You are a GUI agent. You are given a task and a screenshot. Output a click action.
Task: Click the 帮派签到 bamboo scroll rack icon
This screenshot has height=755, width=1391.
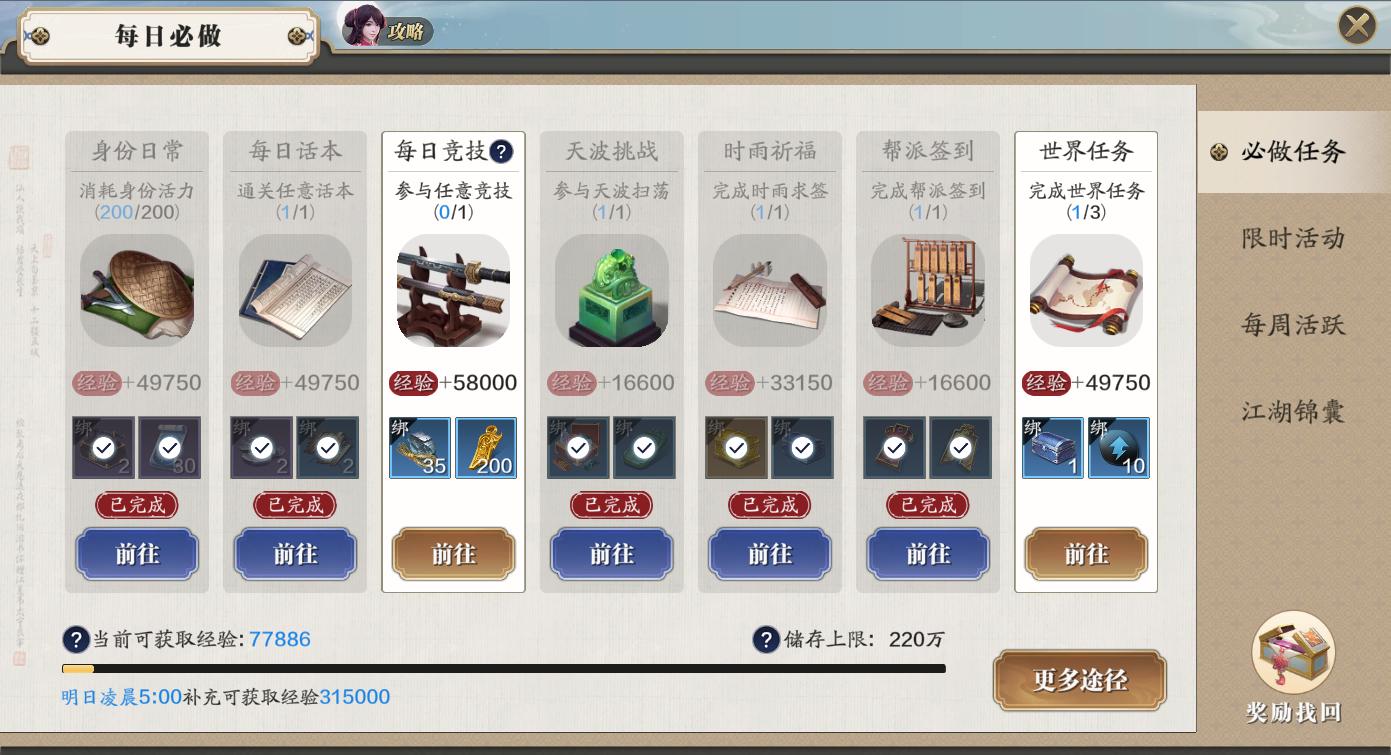(x=928, y=291)
